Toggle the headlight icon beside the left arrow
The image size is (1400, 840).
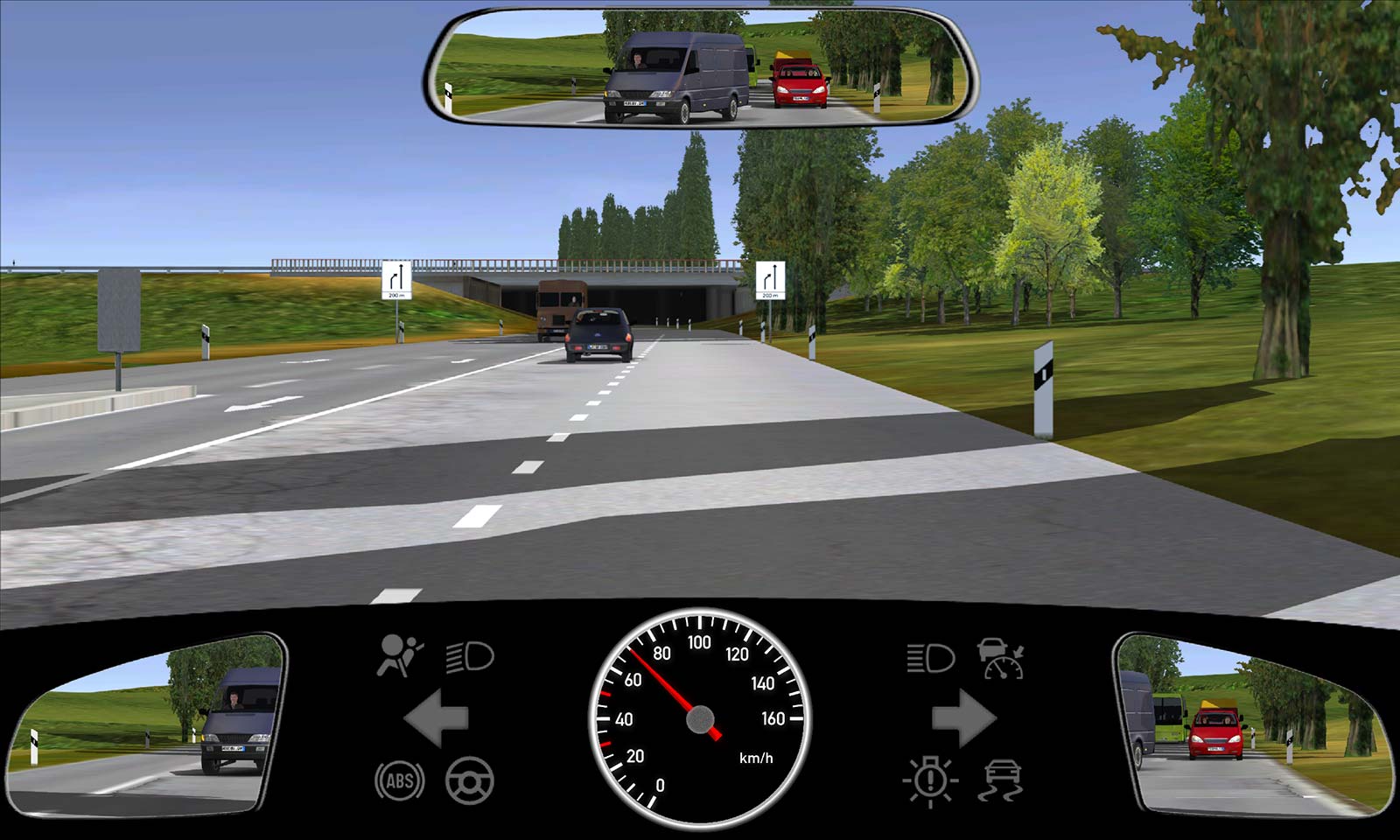click(470, 656)
